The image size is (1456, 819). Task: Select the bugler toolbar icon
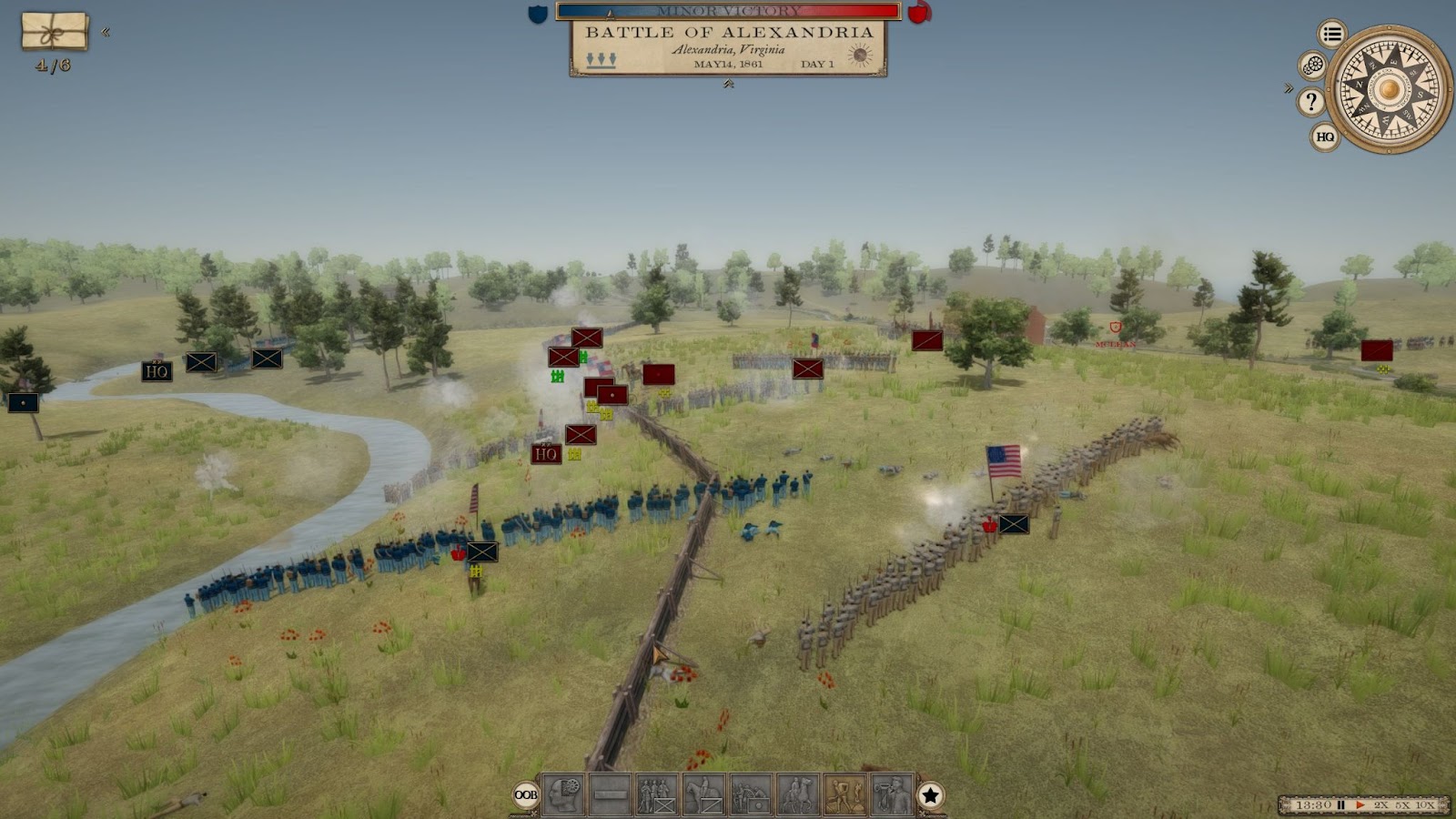pyautogui.click(x=892, y=794)
